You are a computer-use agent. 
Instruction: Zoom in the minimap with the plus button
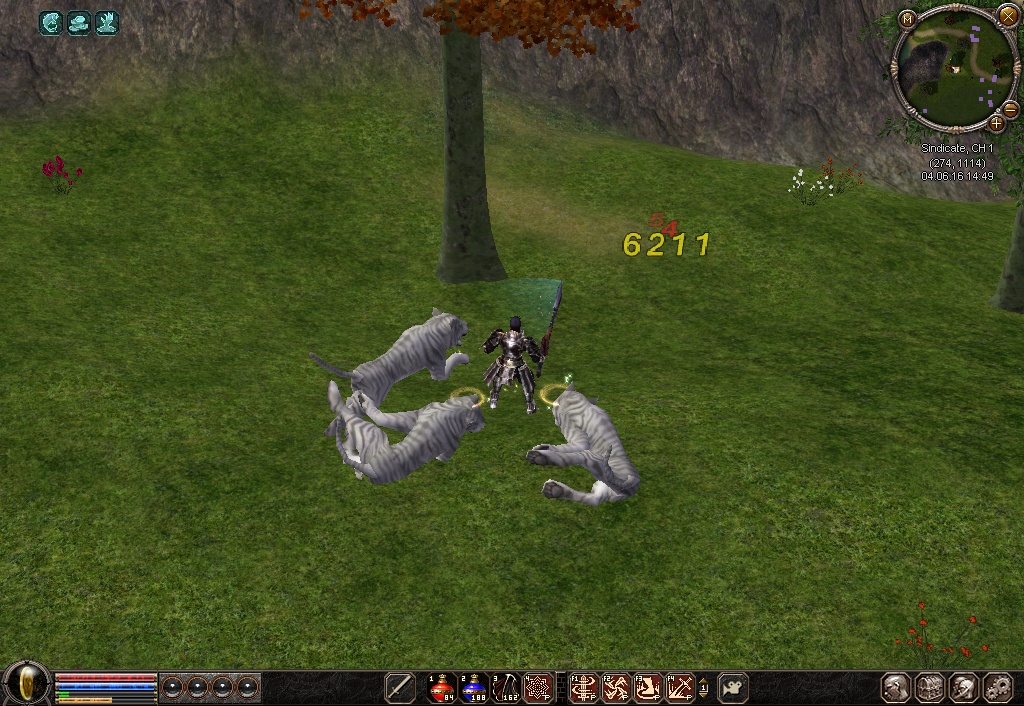click(x=996, y=124)
